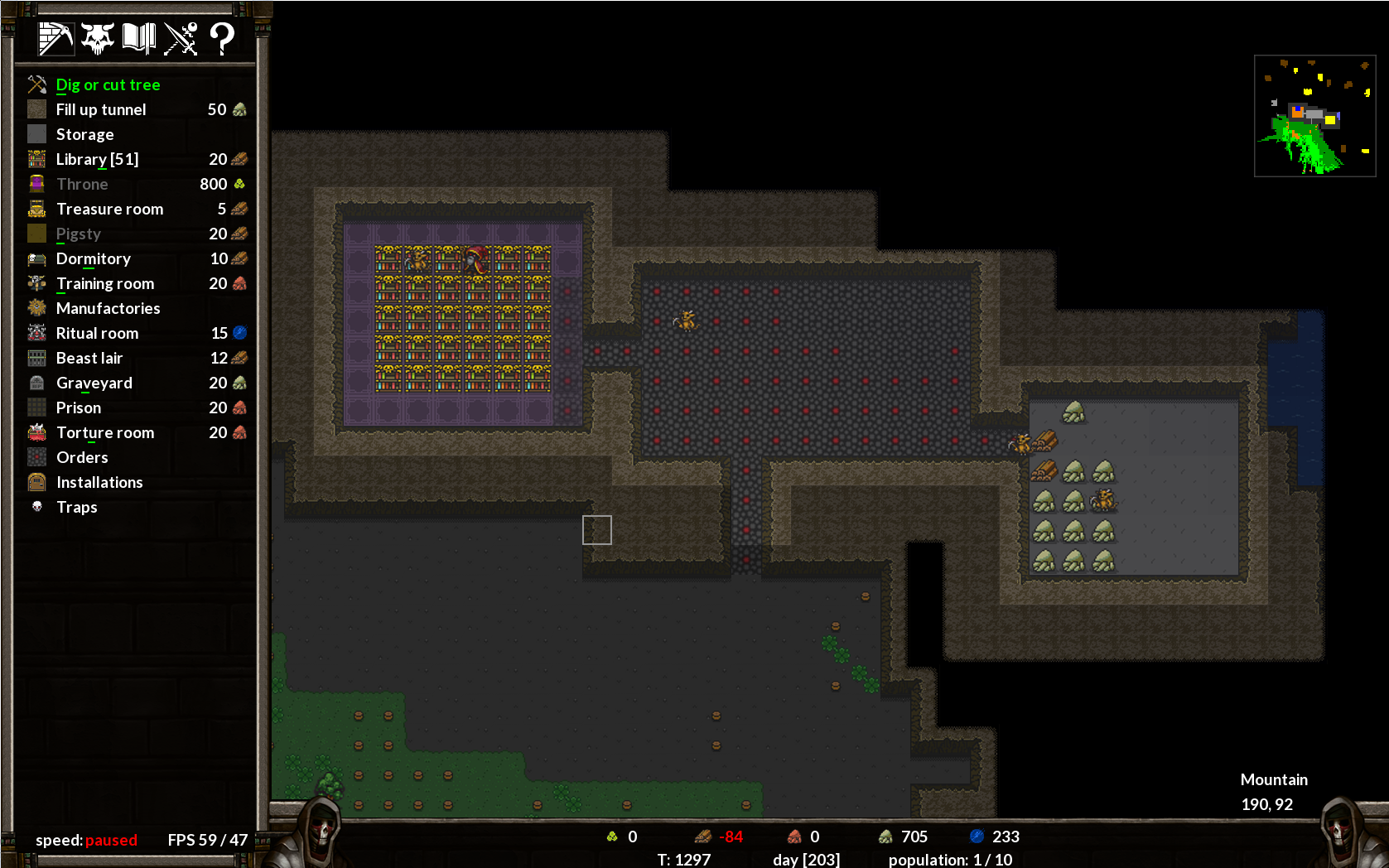1389x868 pixels.
Task: Pick Beast lair from build menu
Action: point(89,358)
